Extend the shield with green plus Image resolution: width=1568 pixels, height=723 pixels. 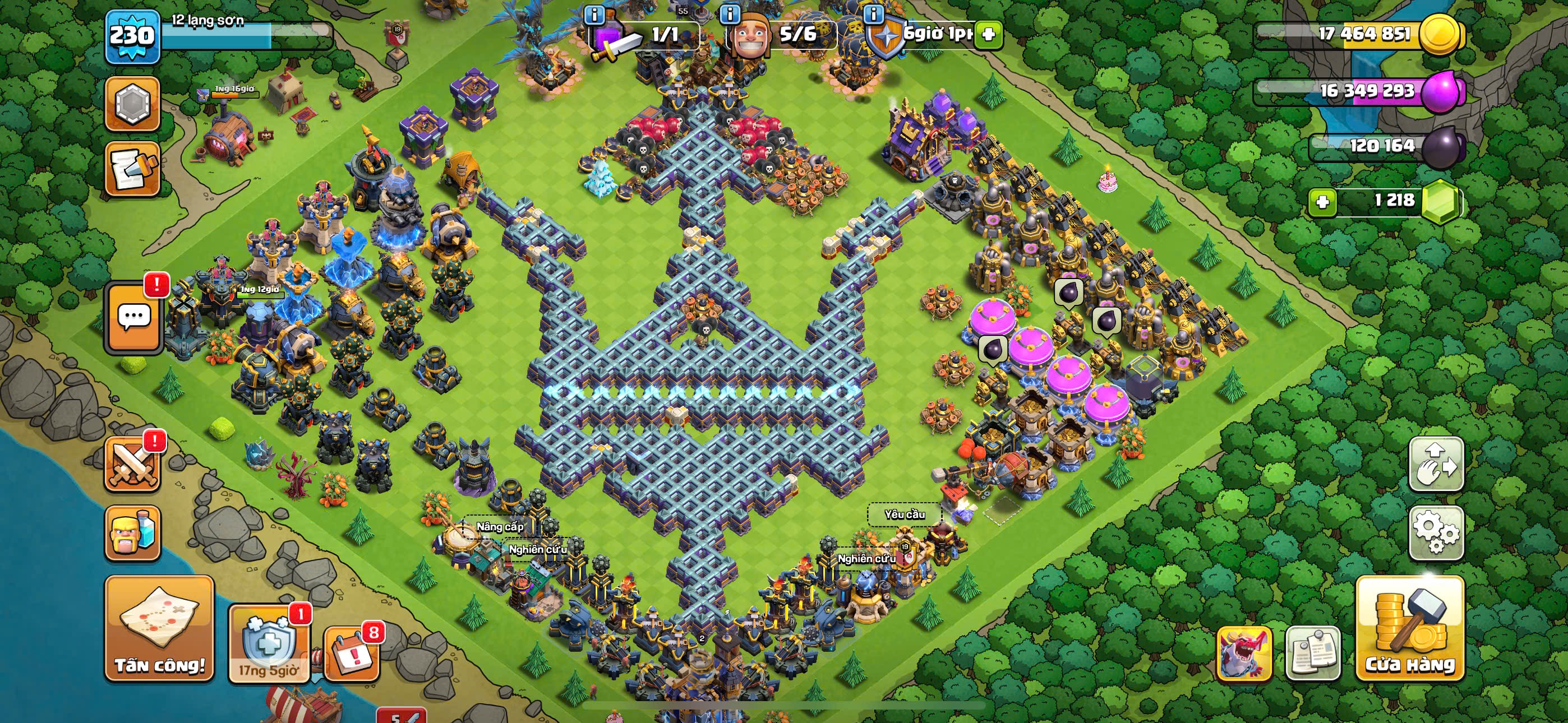(989, 34)
